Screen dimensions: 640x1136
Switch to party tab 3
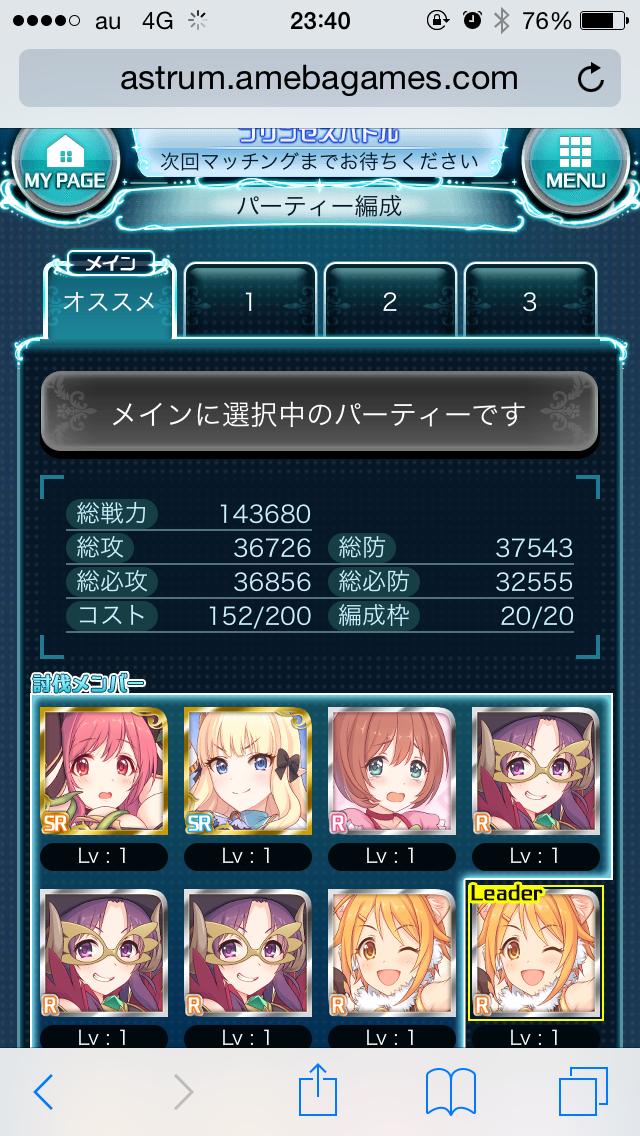(530, 302)
